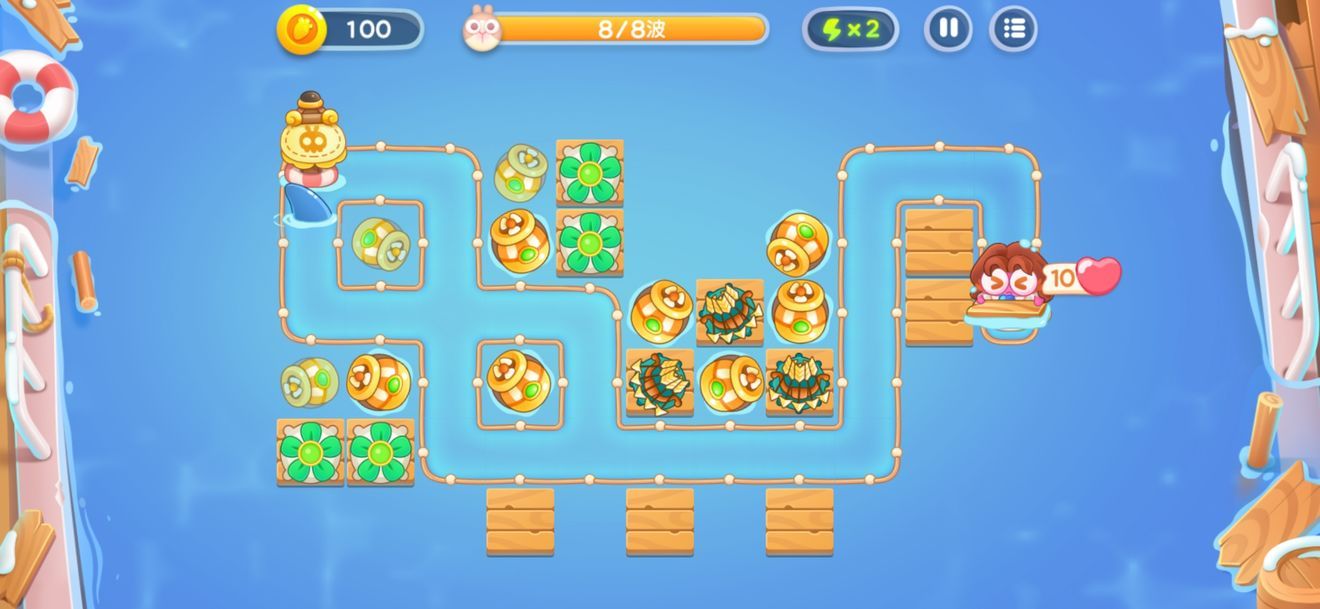The width and height of the screenshot is (1320, 609).
Task: Pause the game
Action: point(947,29)
